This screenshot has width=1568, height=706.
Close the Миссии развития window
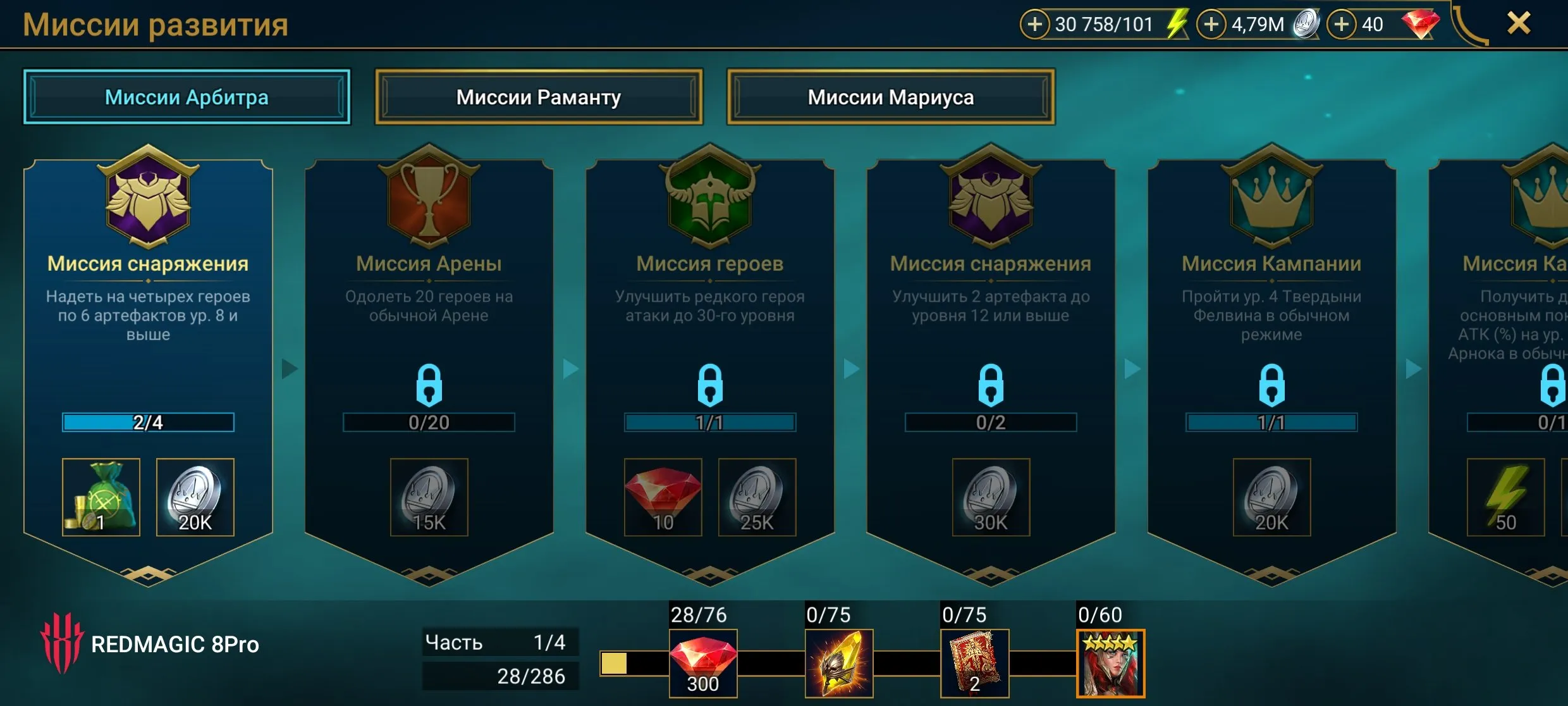(1519, 24)
